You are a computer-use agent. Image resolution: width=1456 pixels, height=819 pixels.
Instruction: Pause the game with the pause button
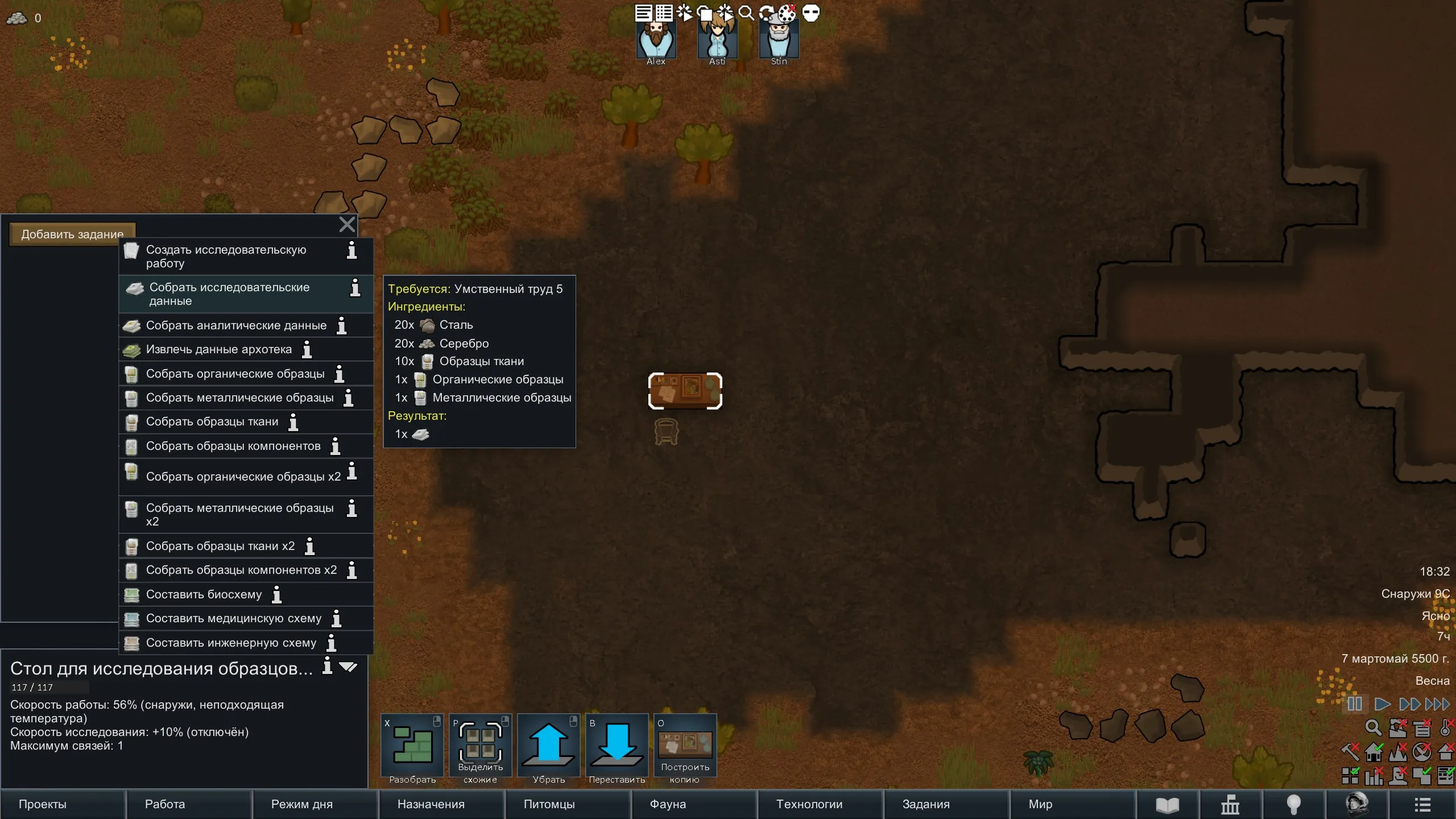point(1355,704)
